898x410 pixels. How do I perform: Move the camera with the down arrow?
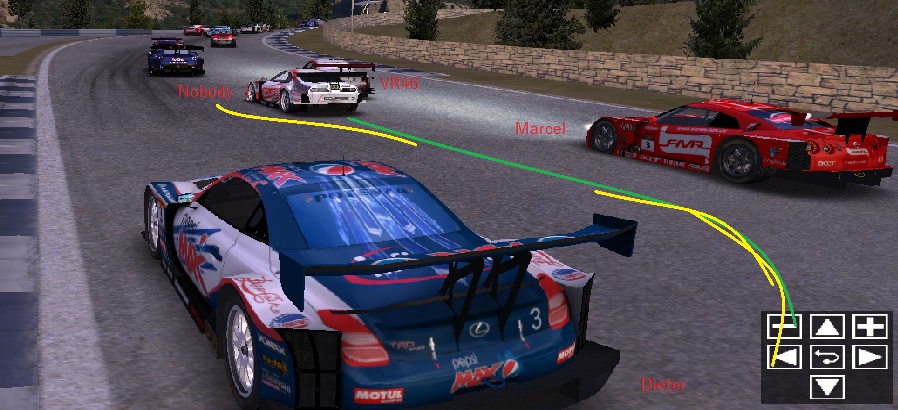[x=829, y=387]
